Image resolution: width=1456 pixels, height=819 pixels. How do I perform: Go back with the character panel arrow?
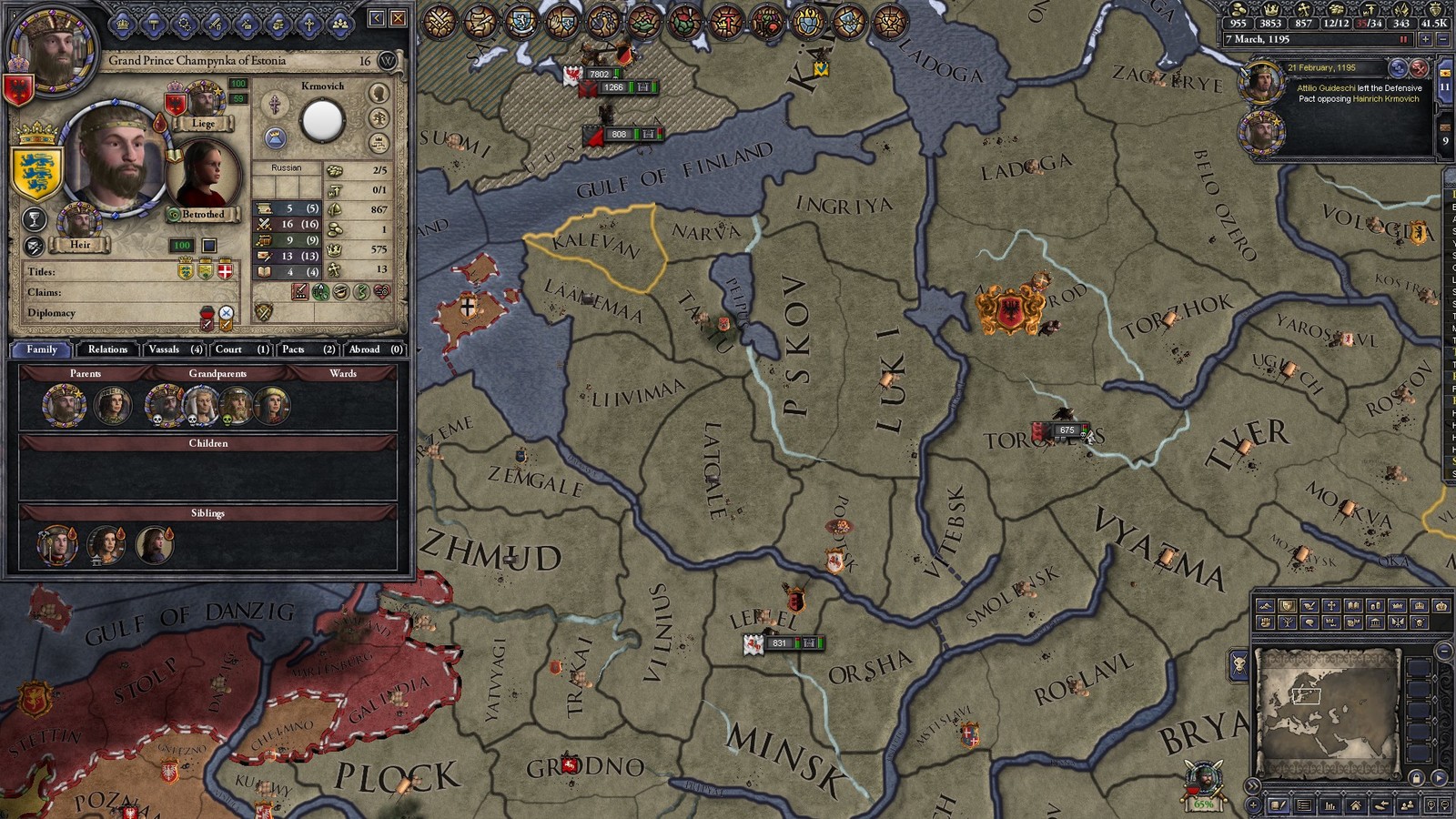(377, 18)
